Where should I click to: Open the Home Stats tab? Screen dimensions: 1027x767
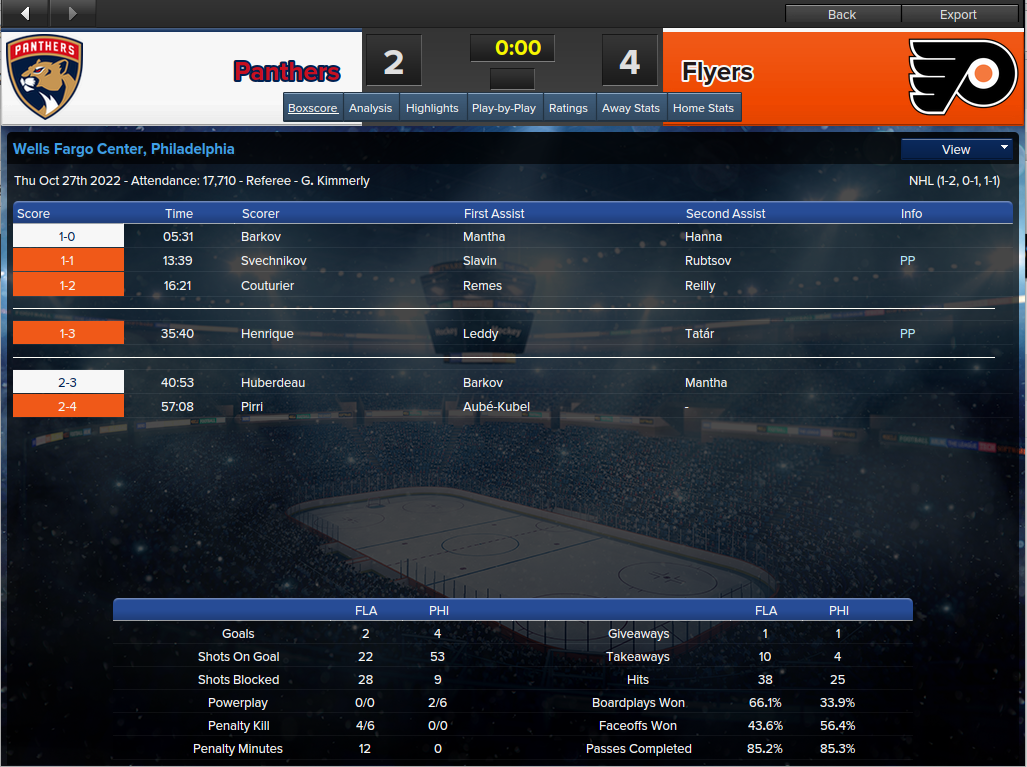tap(704, 108)
